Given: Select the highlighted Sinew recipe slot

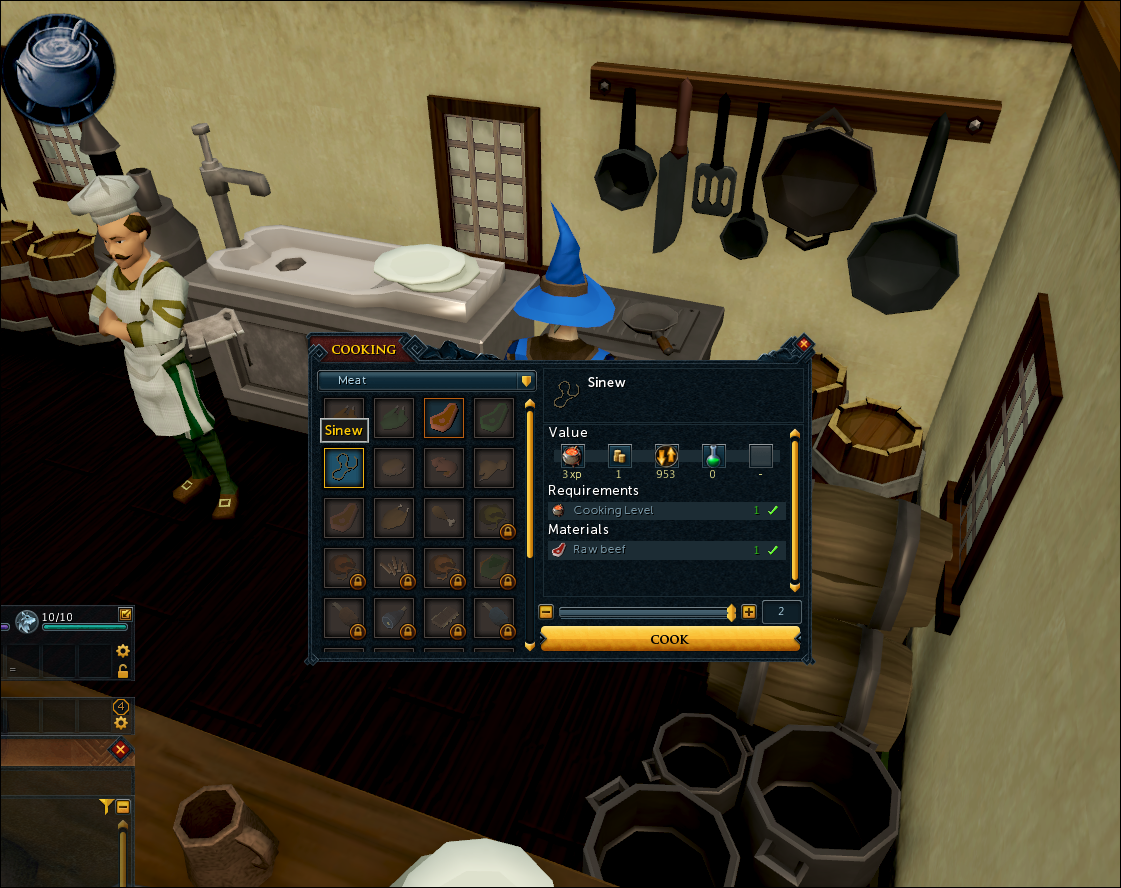Looking at the screenshot, I should click(x=343, y=467).
